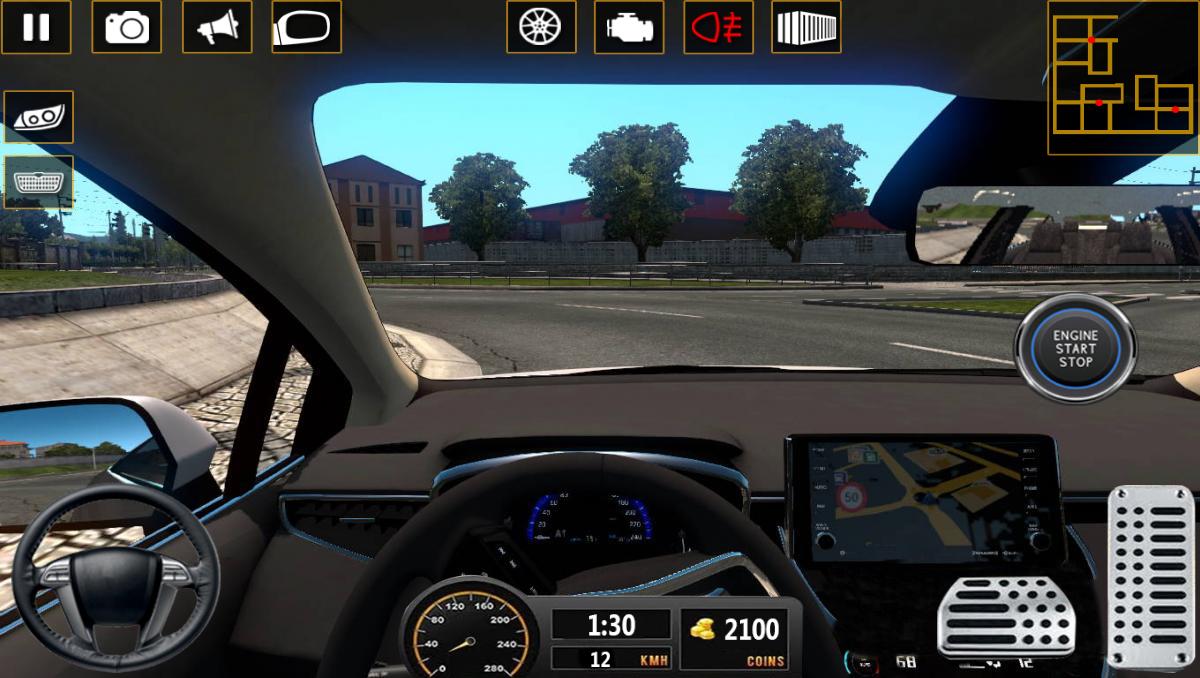This screenshot has height=678, width=1200.
Task: Tap the on-screen steering wheel control
Action: coord(116,580)
